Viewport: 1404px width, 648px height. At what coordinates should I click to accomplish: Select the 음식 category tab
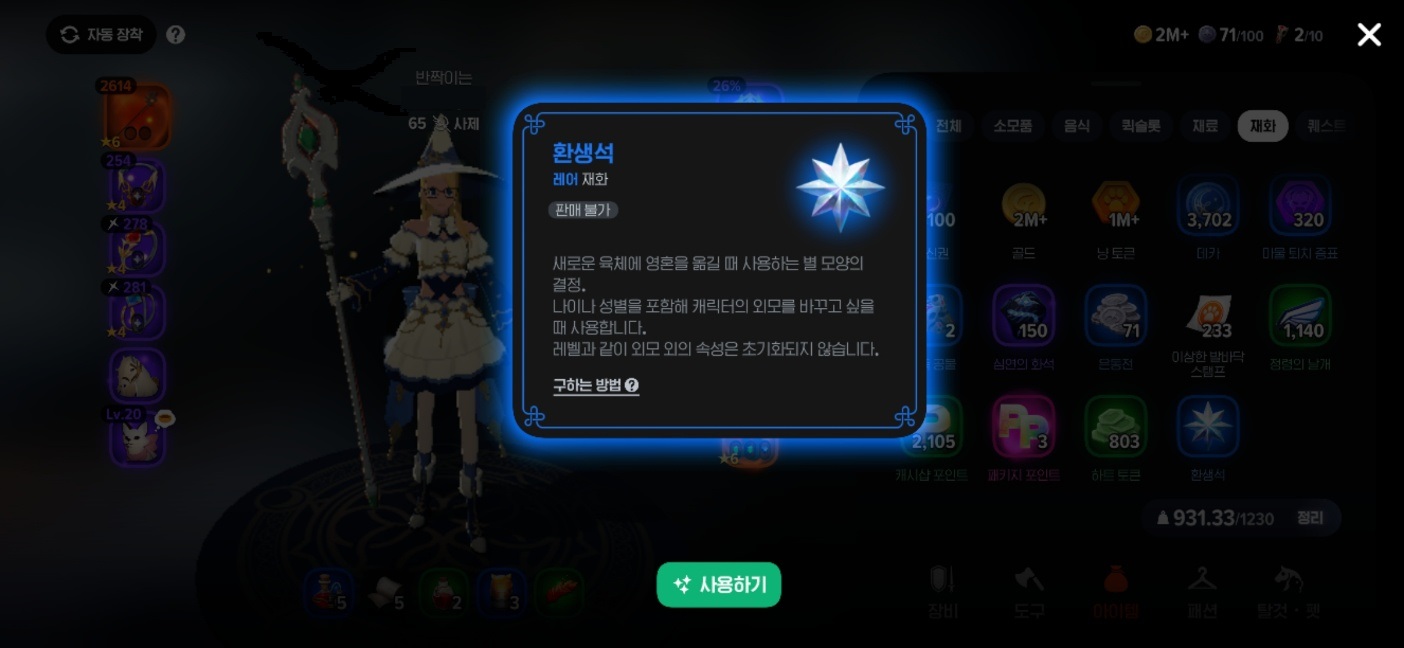(x=1077, y=126)
